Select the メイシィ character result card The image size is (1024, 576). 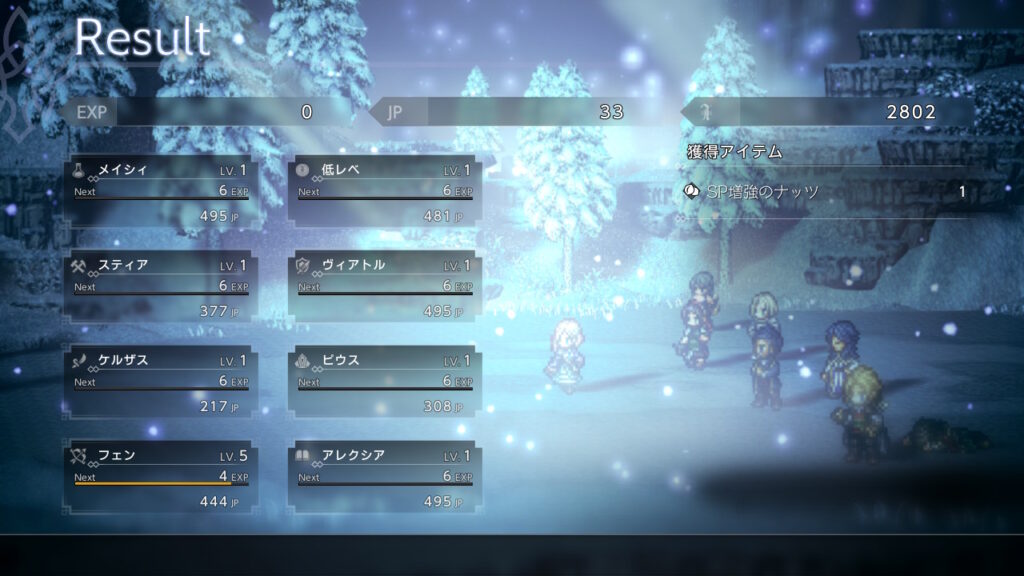pyautogui.click(x=161, y=192)
